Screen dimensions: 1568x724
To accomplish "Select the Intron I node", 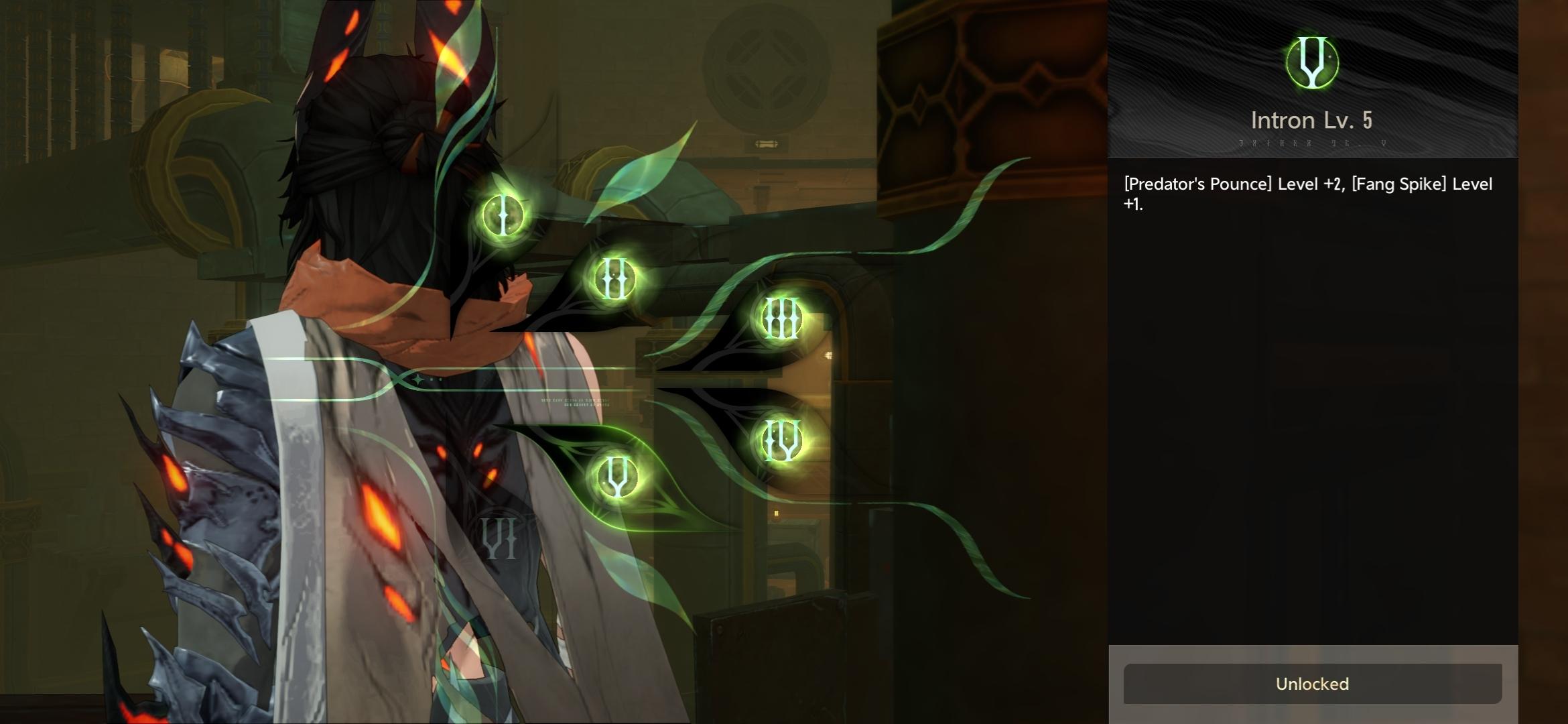I will pos(503,215).
